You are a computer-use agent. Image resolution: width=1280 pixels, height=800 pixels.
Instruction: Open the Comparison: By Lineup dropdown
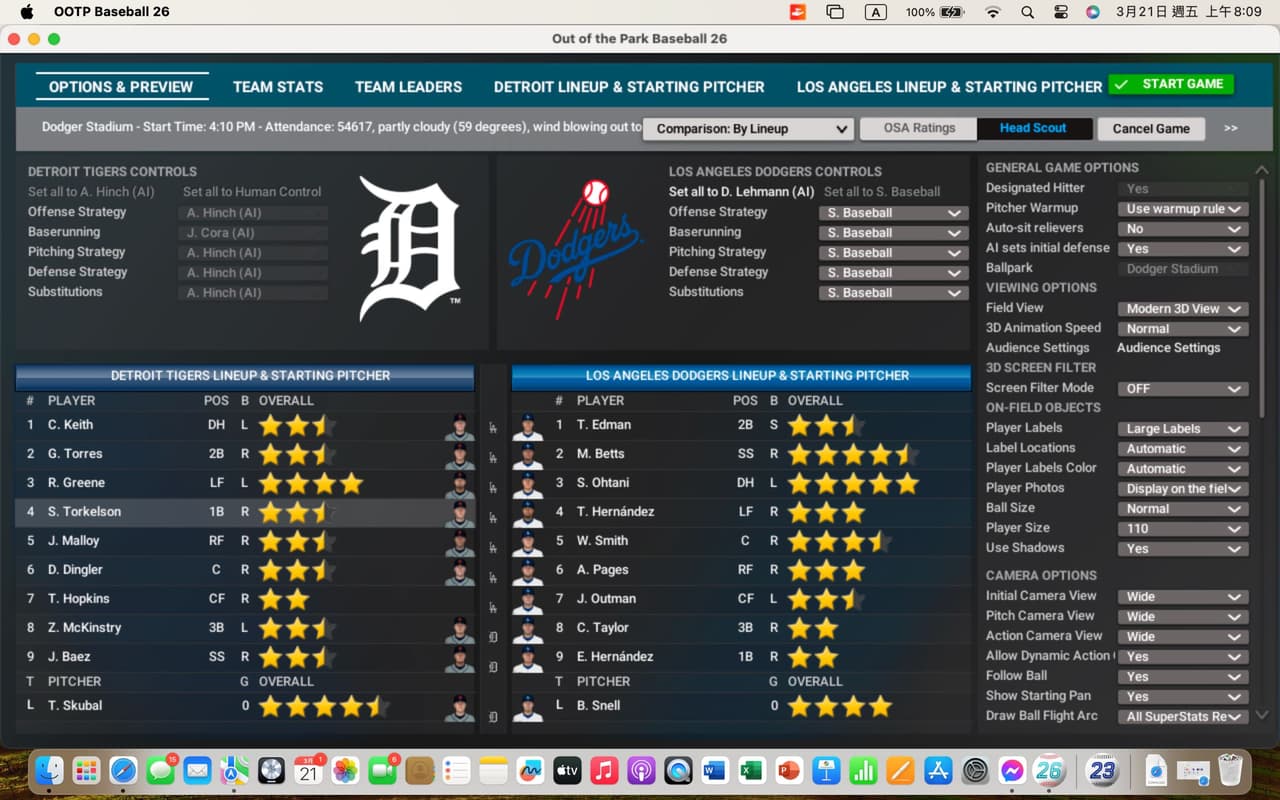748,129
